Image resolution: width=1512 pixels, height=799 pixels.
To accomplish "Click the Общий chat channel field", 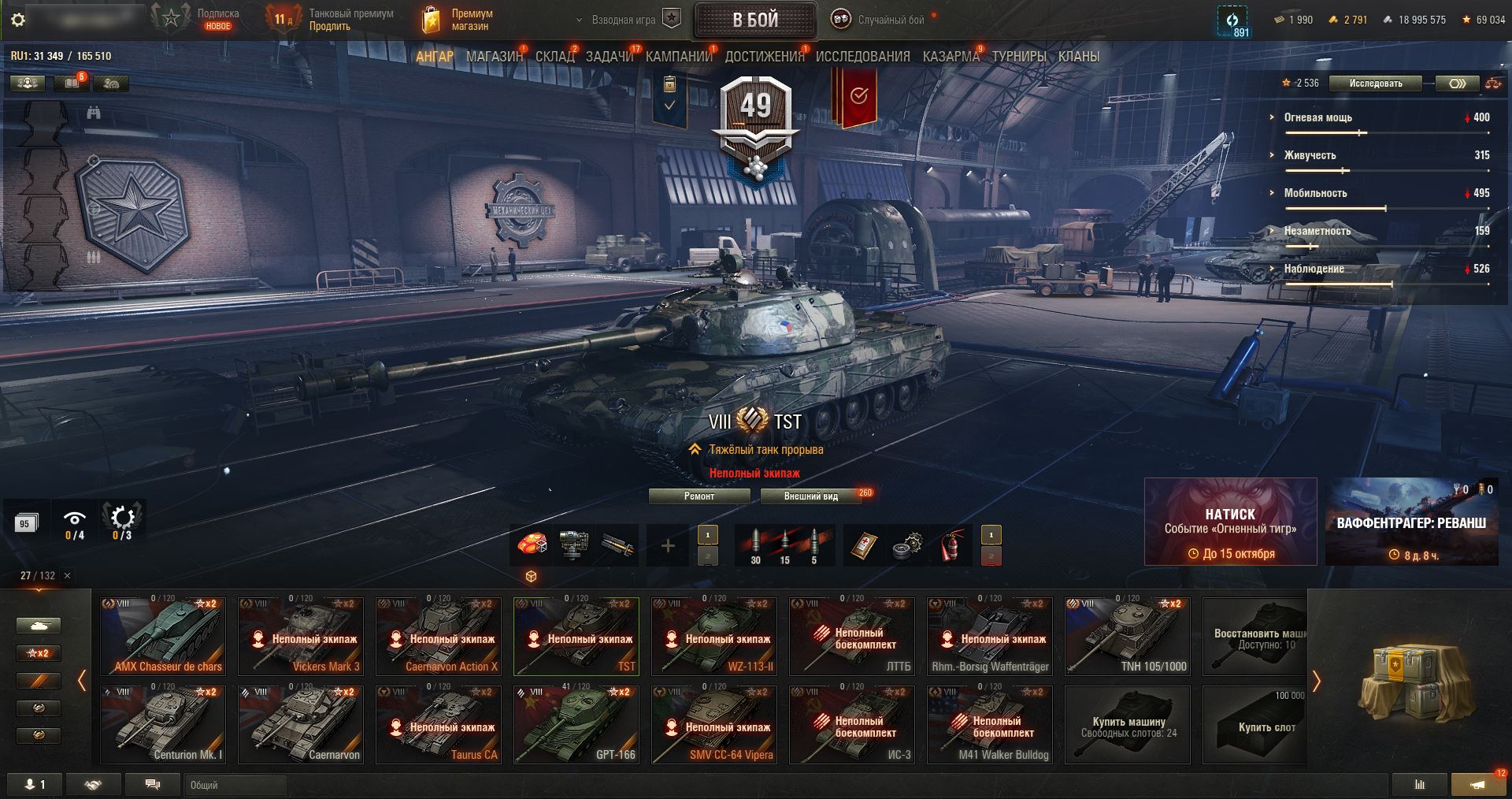I will pyautogui.click(x=235, y=785).
